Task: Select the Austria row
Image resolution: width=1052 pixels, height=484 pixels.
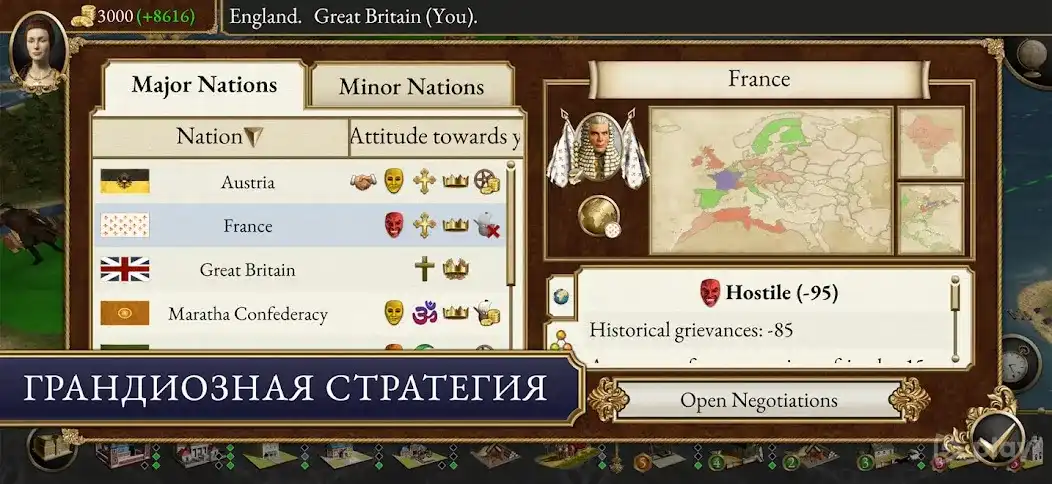Action: coord(300,182)
